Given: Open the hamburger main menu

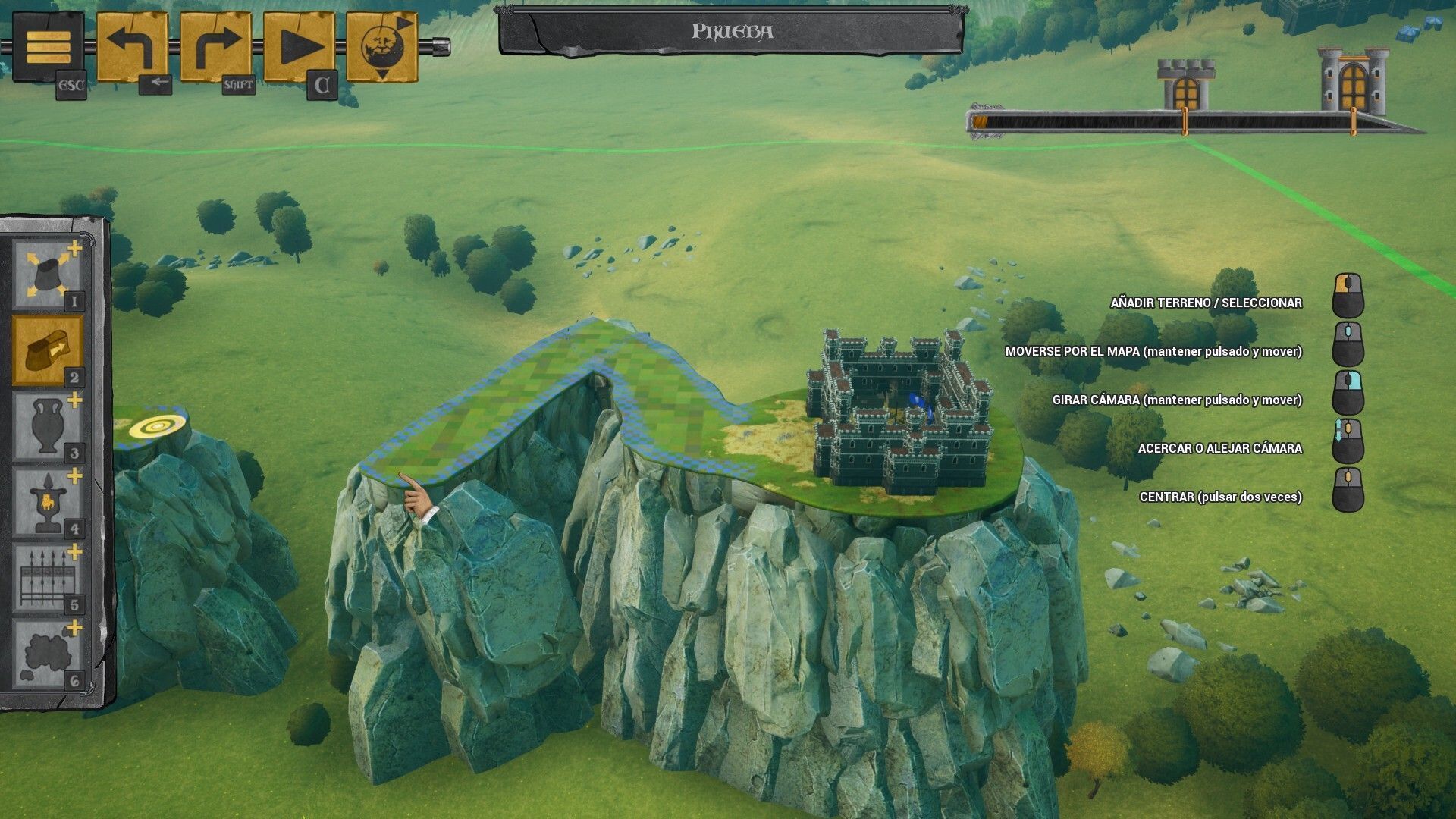Looking at the screenshot, I should [48, 48].
